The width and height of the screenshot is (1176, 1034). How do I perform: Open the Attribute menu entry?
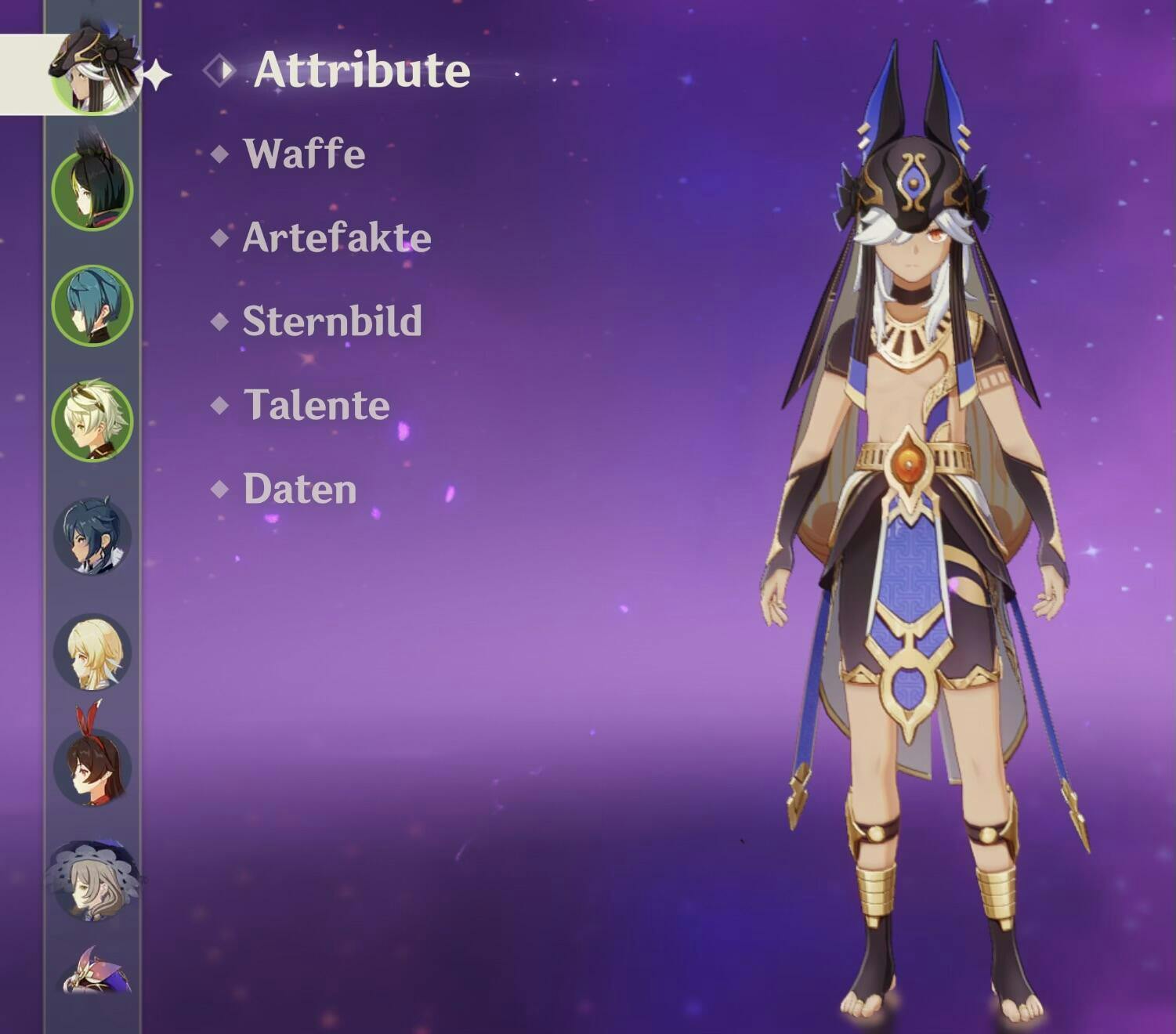point(361,70)
